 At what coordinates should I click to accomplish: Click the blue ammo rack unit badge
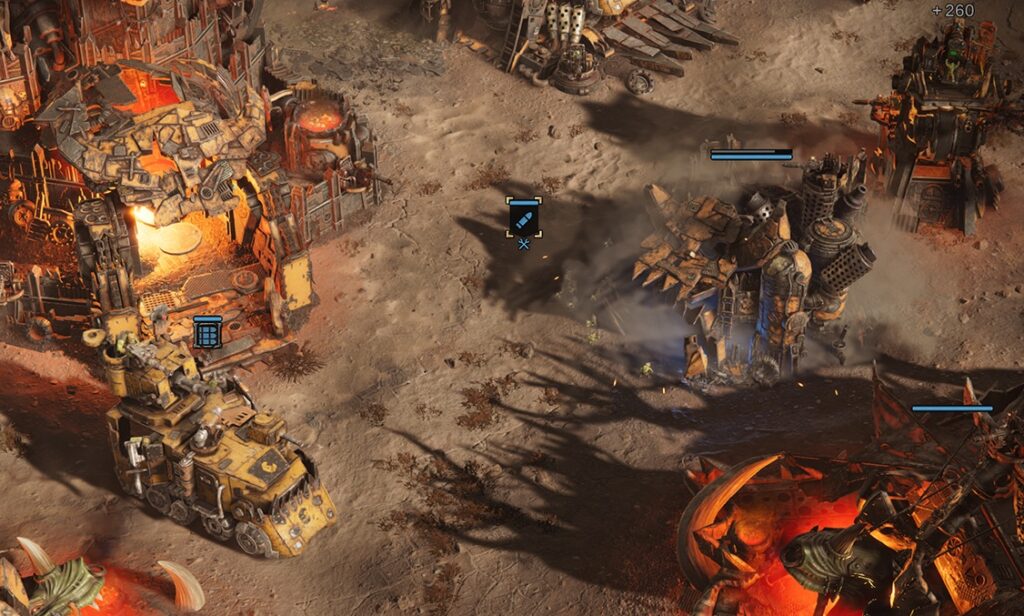(x=207, y=332)
